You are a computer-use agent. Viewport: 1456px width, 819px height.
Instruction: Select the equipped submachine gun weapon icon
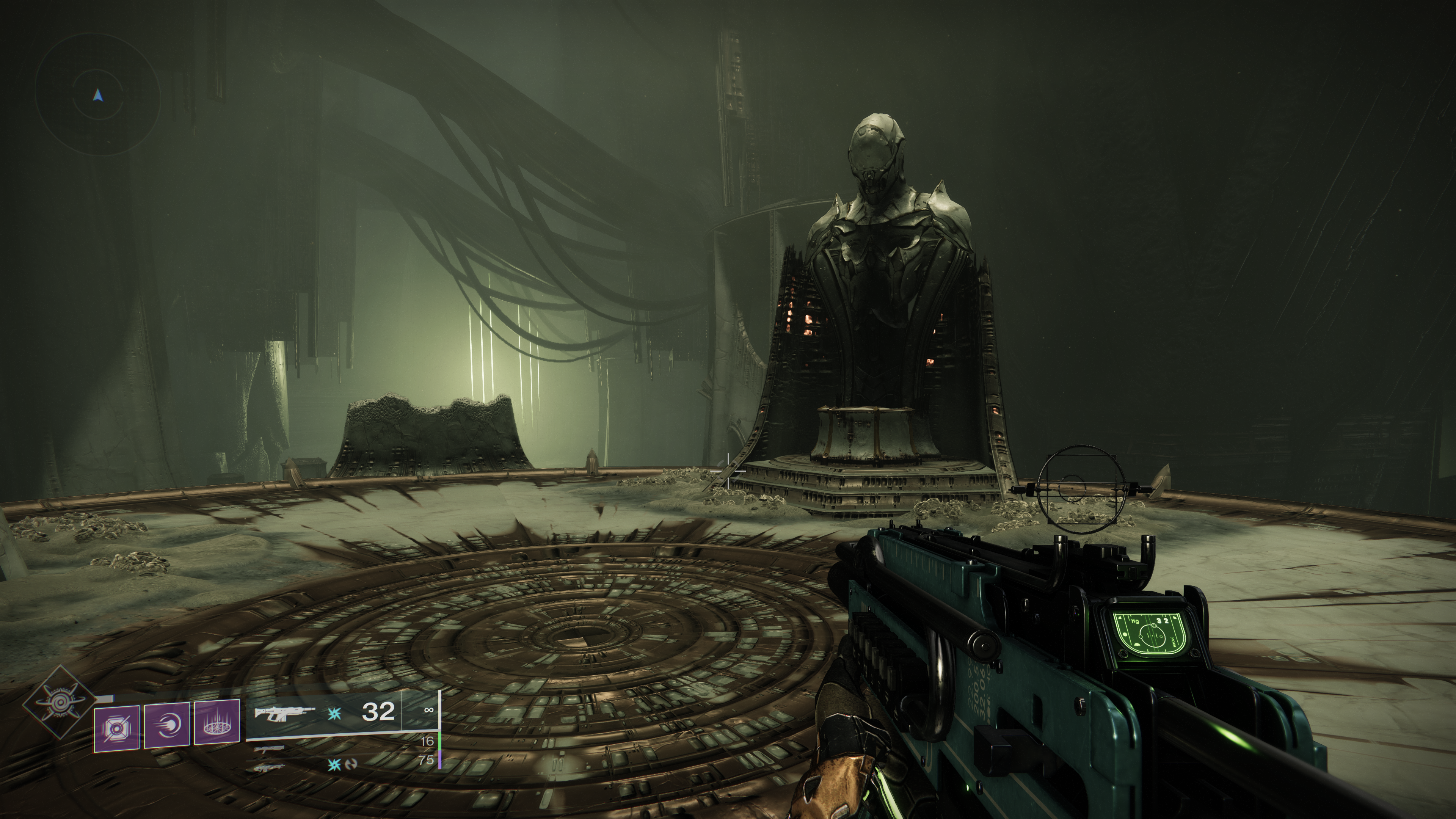coord(284,714)
